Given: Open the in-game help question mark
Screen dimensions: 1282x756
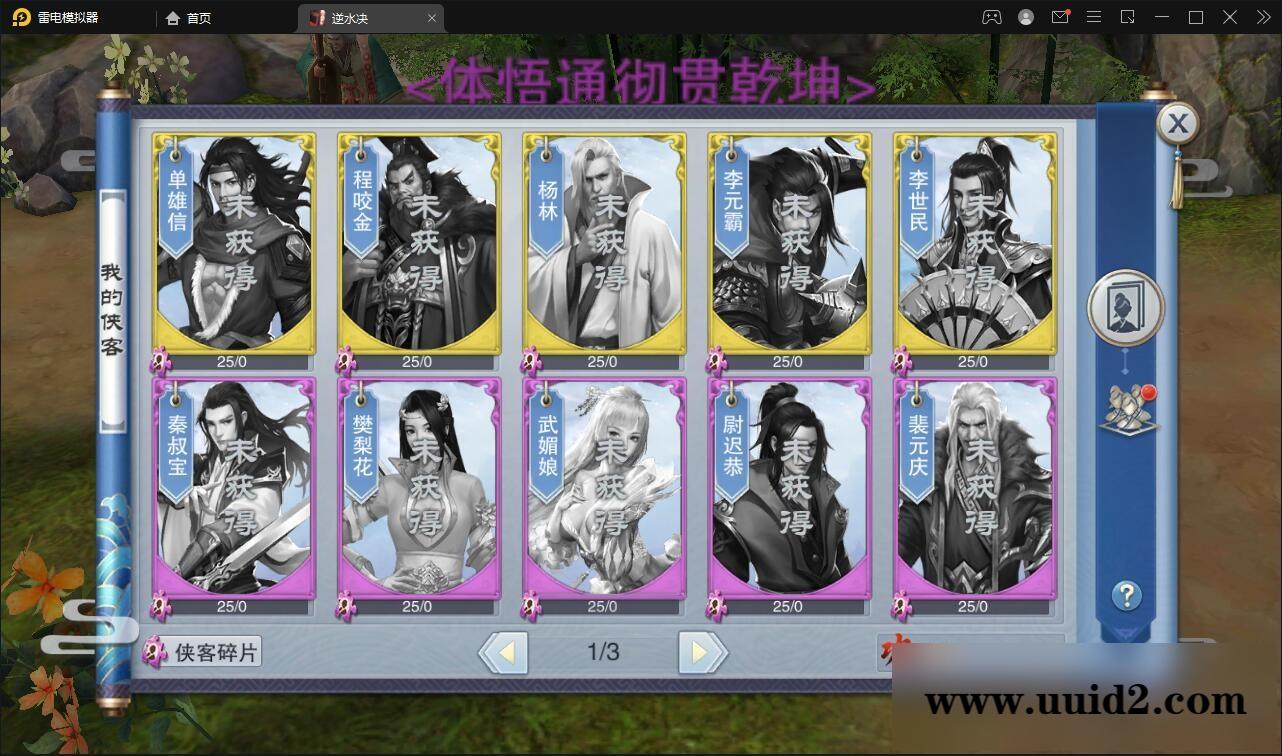Looking at the screenshot, I should [1128, 595].
